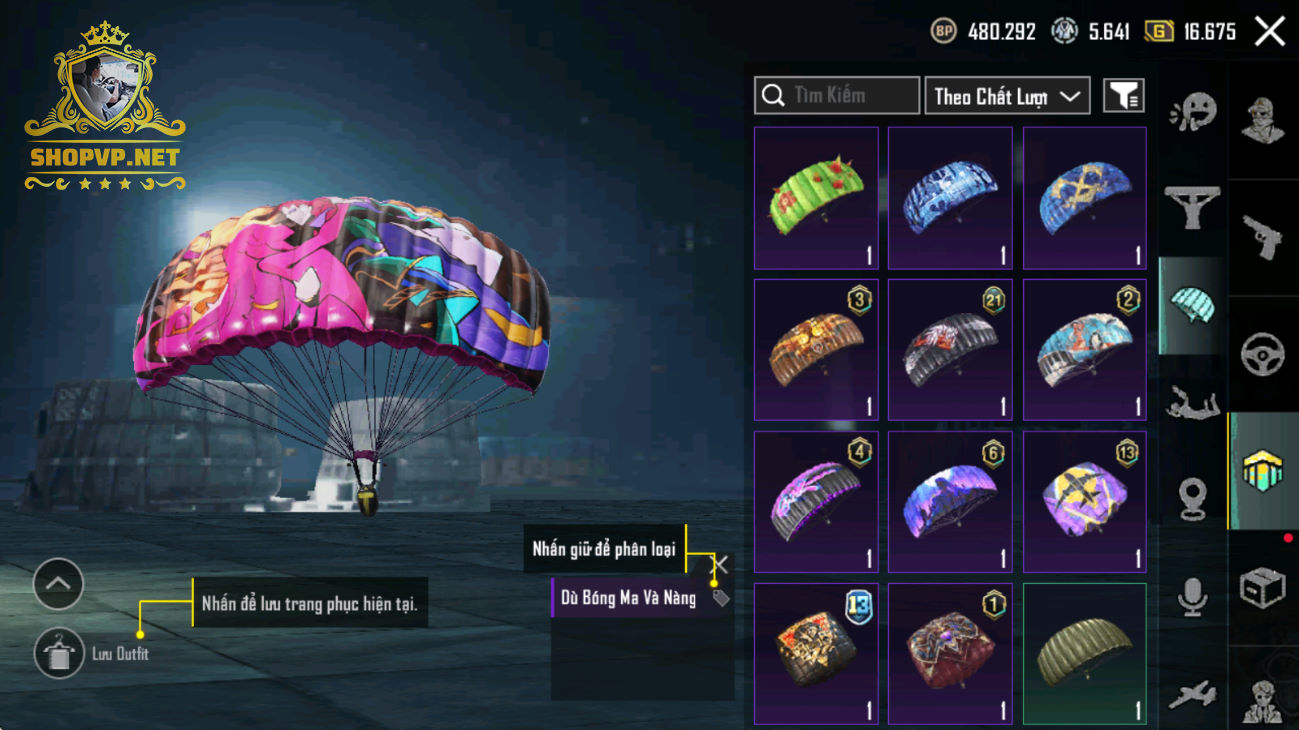Image resolution: width=1299 pixels, height=730 pixels.
Task: Select the purple parachute with yellow crossed emblem
Action: click(1084, 502)
